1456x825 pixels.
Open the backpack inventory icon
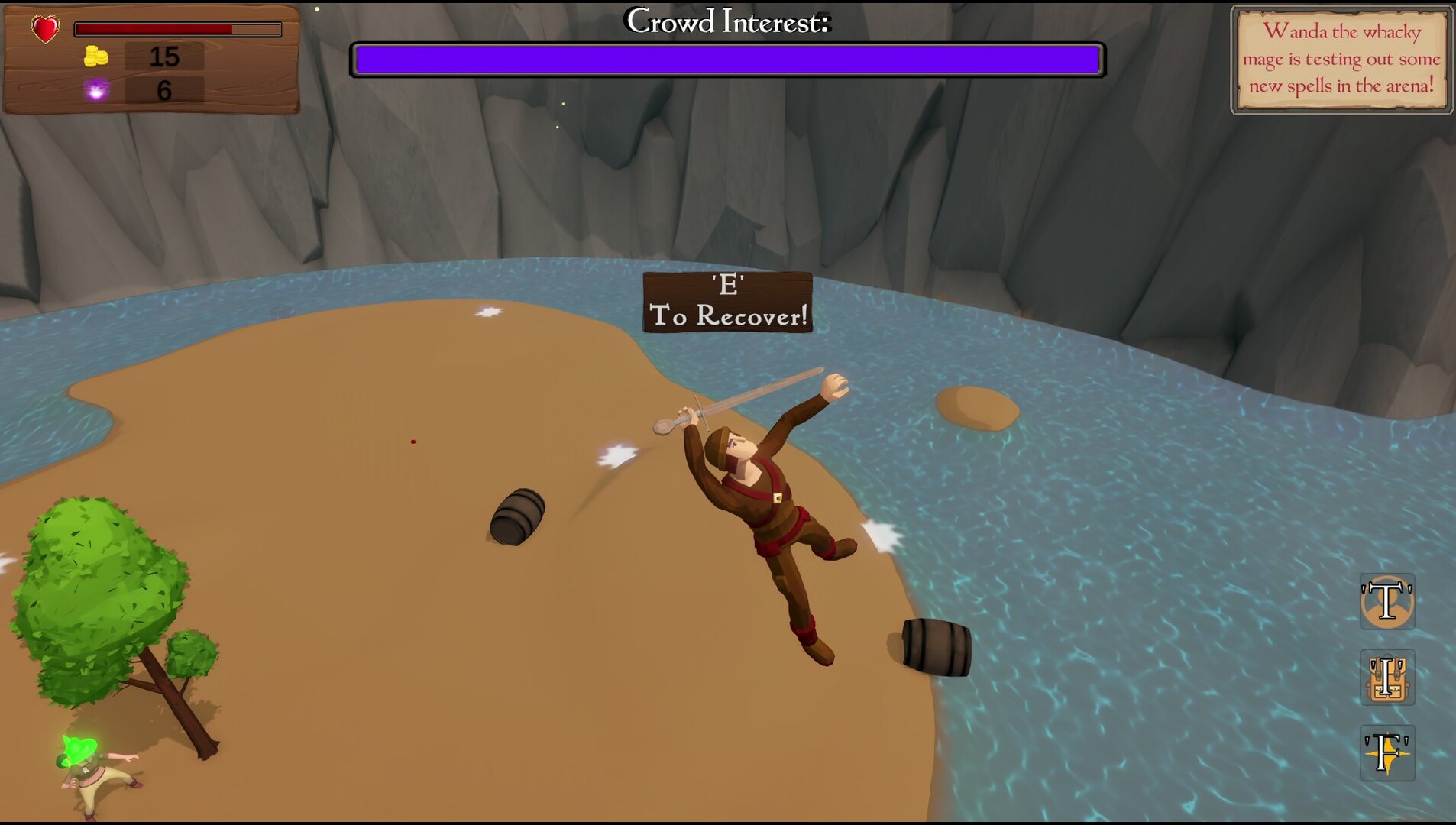[1387, 678]
